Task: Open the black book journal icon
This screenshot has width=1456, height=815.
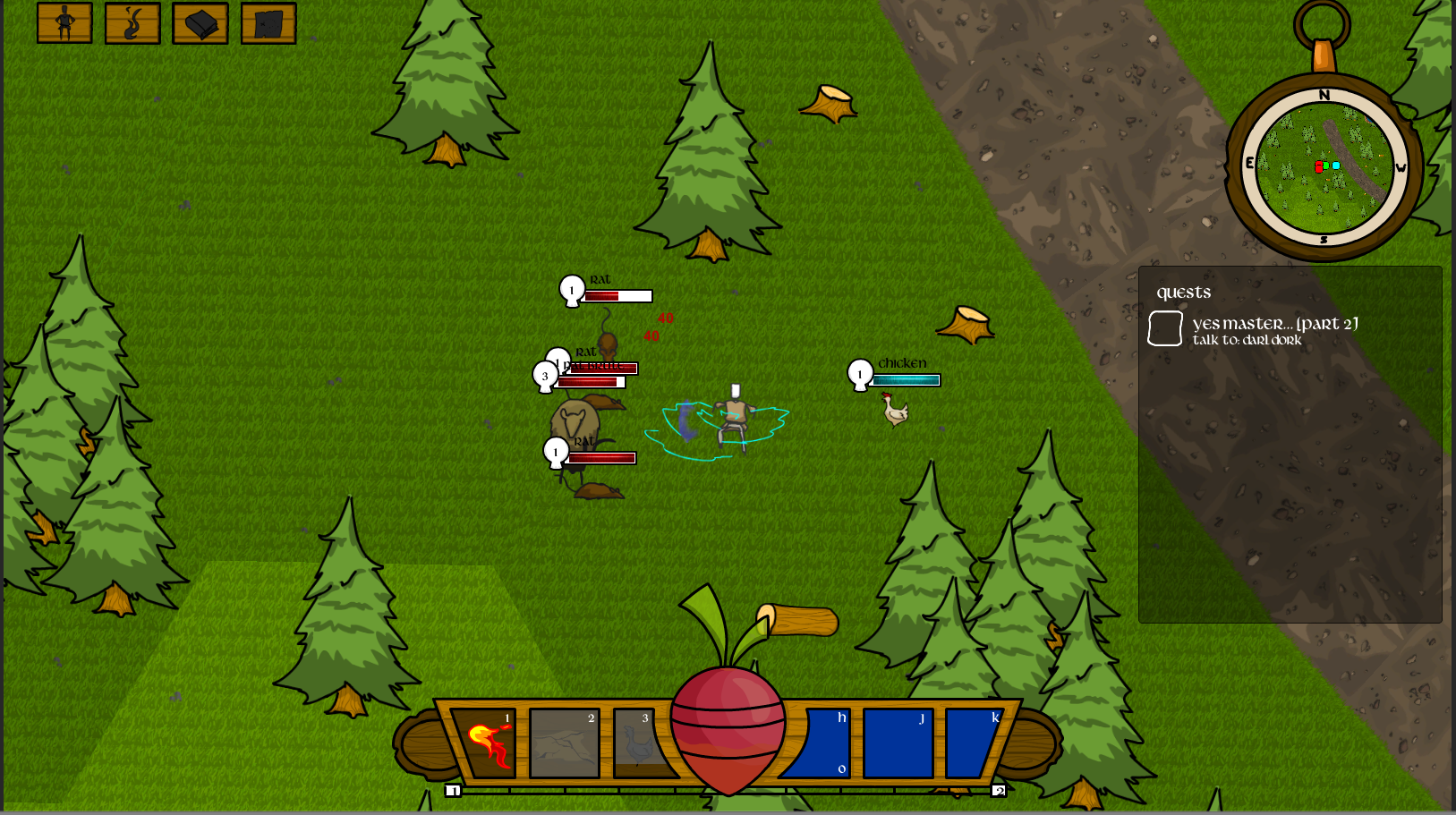Action: (x=200, y=23)
